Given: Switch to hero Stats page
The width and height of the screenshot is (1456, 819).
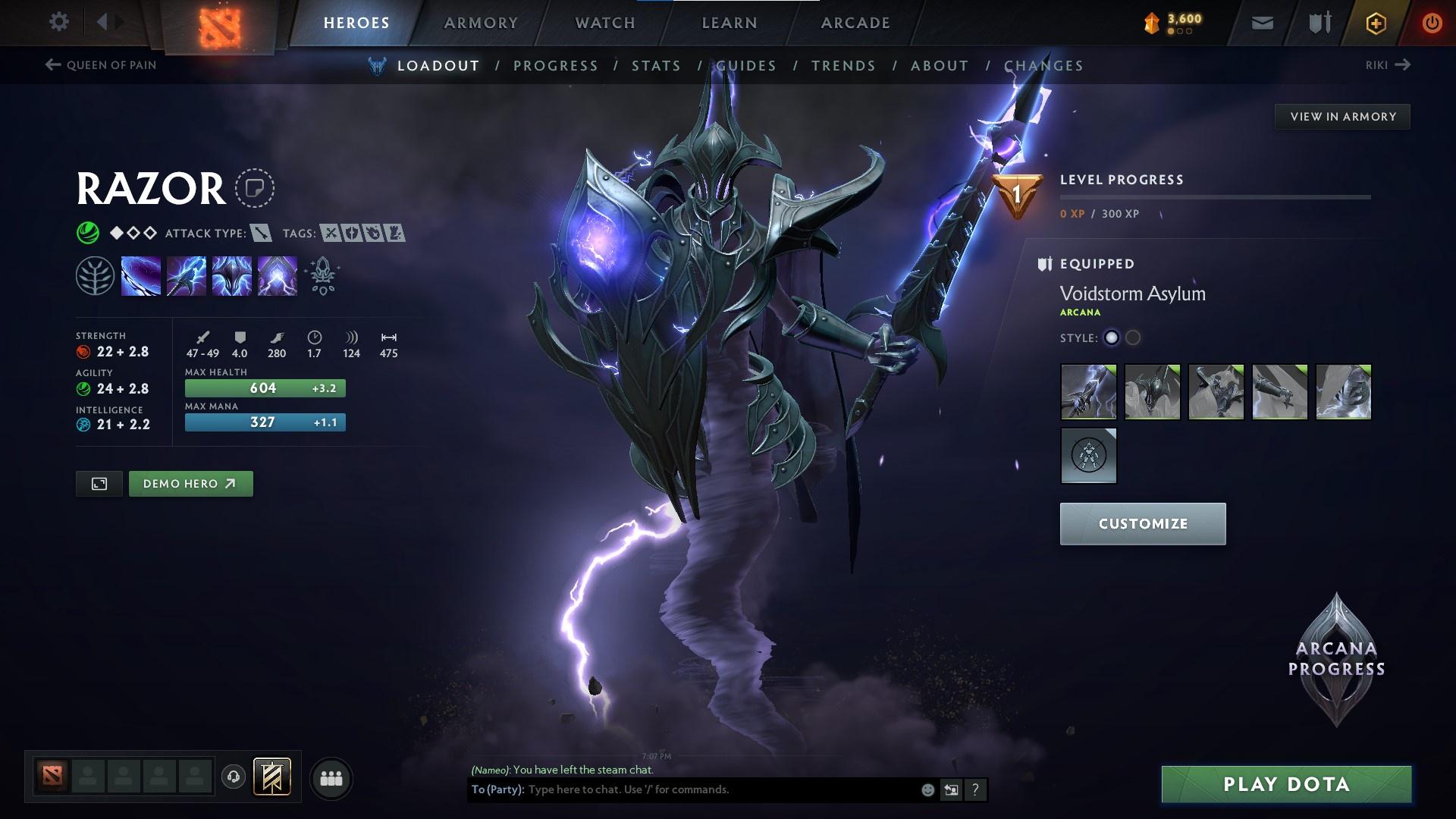Looking at the screenshot, I should pyautogui.click(x=656, y=66).
